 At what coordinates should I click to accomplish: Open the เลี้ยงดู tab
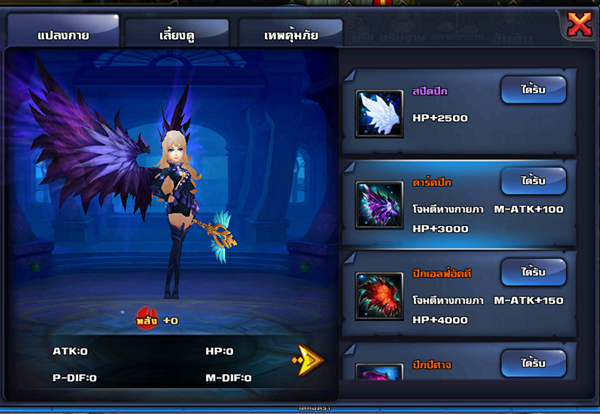(x=175, y=34)
